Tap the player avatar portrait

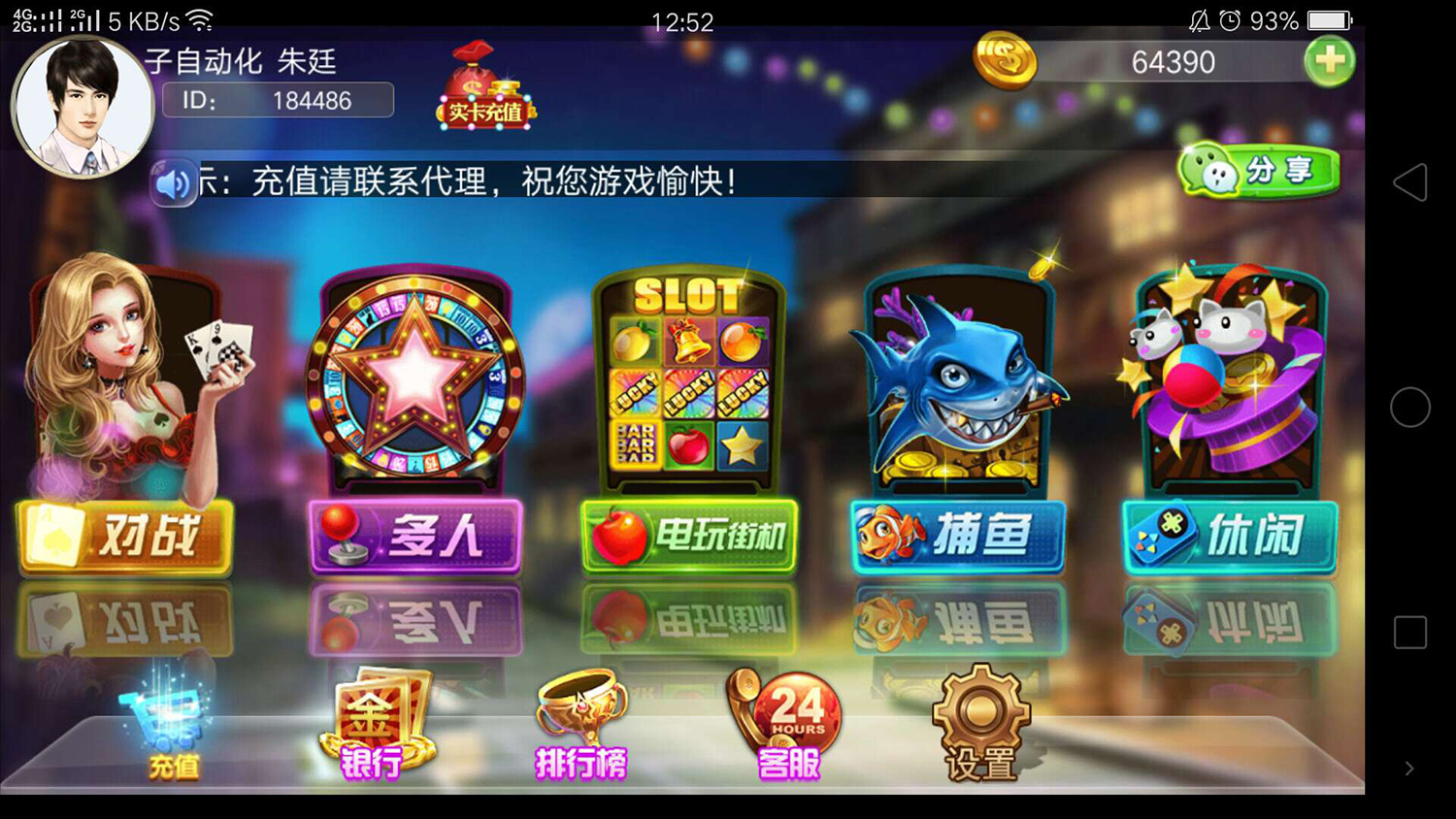pyautogui.click(x=85, y=105)
